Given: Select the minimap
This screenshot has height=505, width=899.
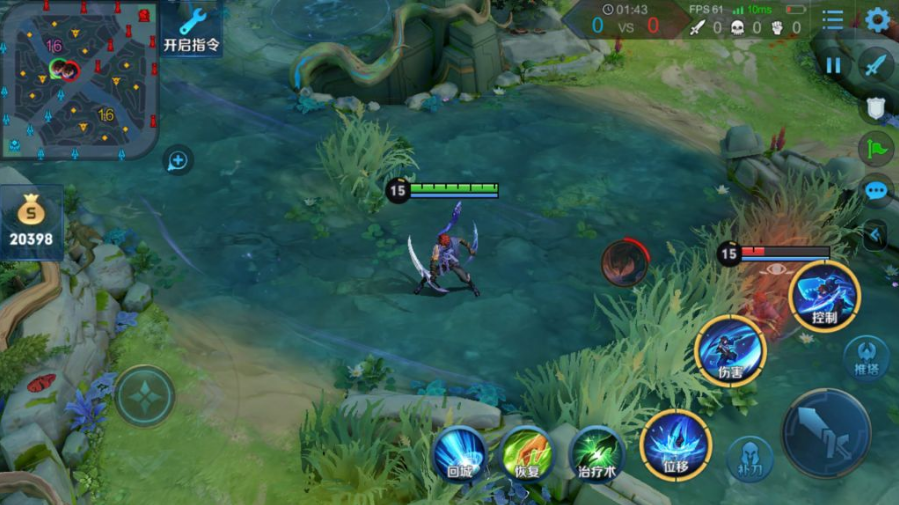Looking at the screenshot, I should [x=79, y=79].
